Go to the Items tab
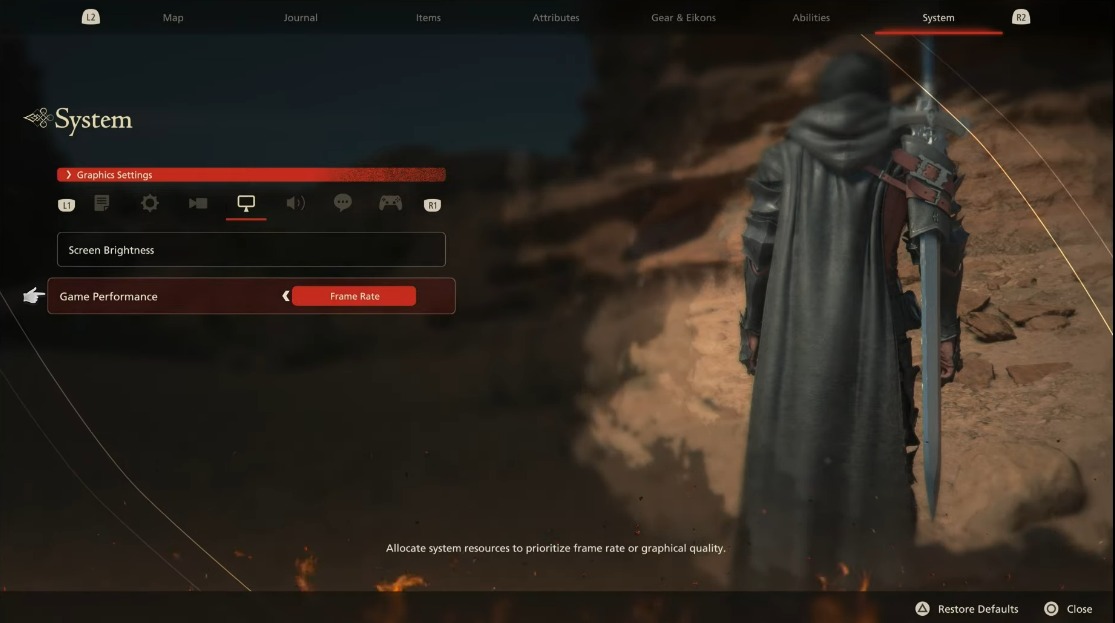This screenshot has width=1115, height=623. coord(428,18)
